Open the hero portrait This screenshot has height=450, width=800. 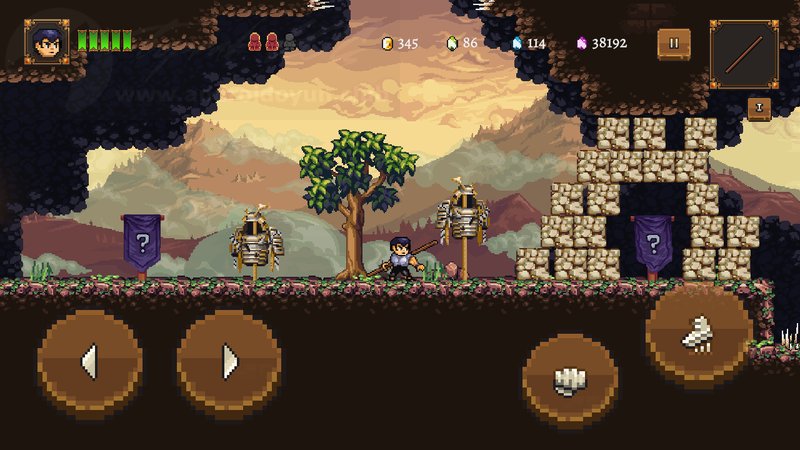(46, 42)
